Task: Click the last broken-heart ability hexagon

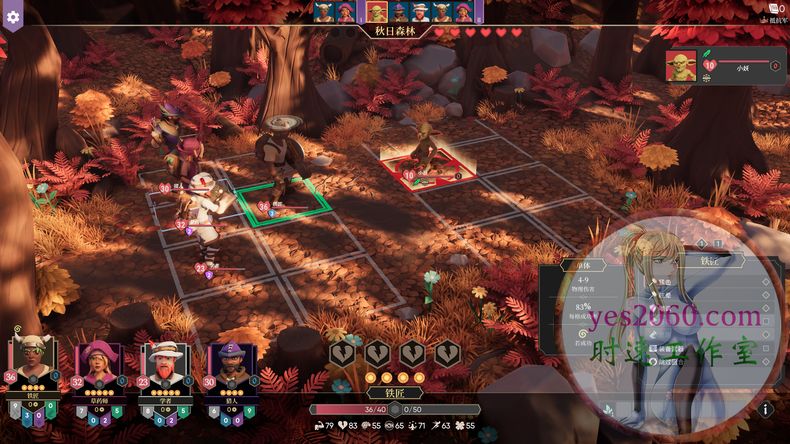Action: (446, 353)
